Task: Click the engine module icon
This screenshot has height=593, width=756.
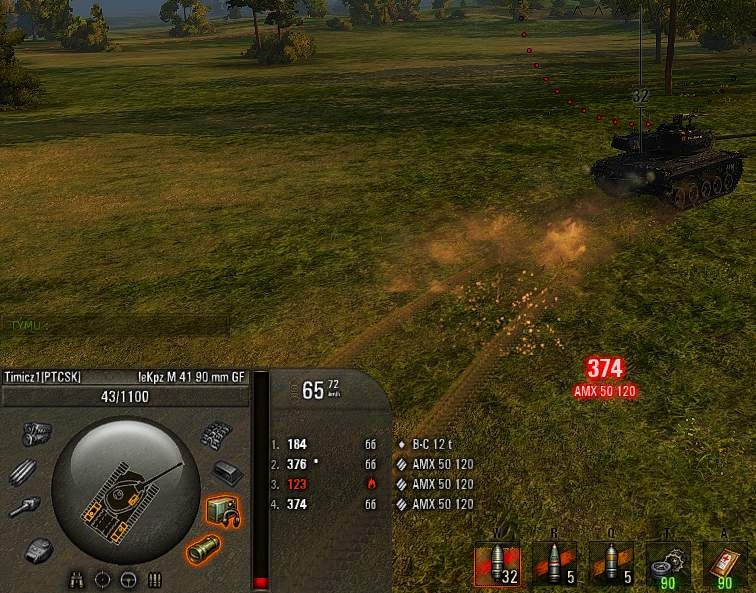Action: (x=38, y=433)
